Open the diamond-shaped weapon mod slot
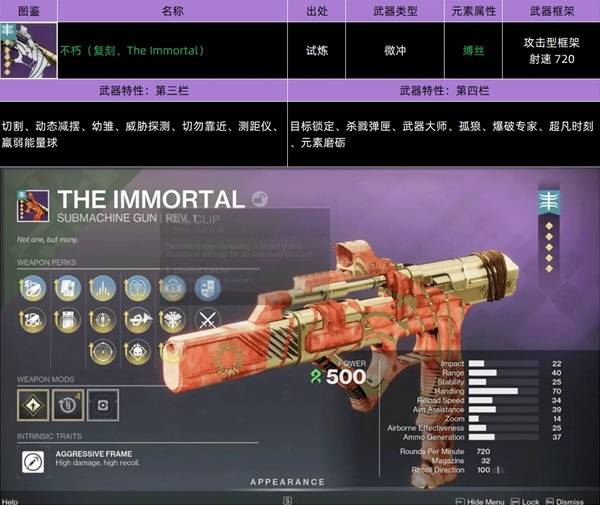Screen dimensions: 600x505 coord(32,405)
